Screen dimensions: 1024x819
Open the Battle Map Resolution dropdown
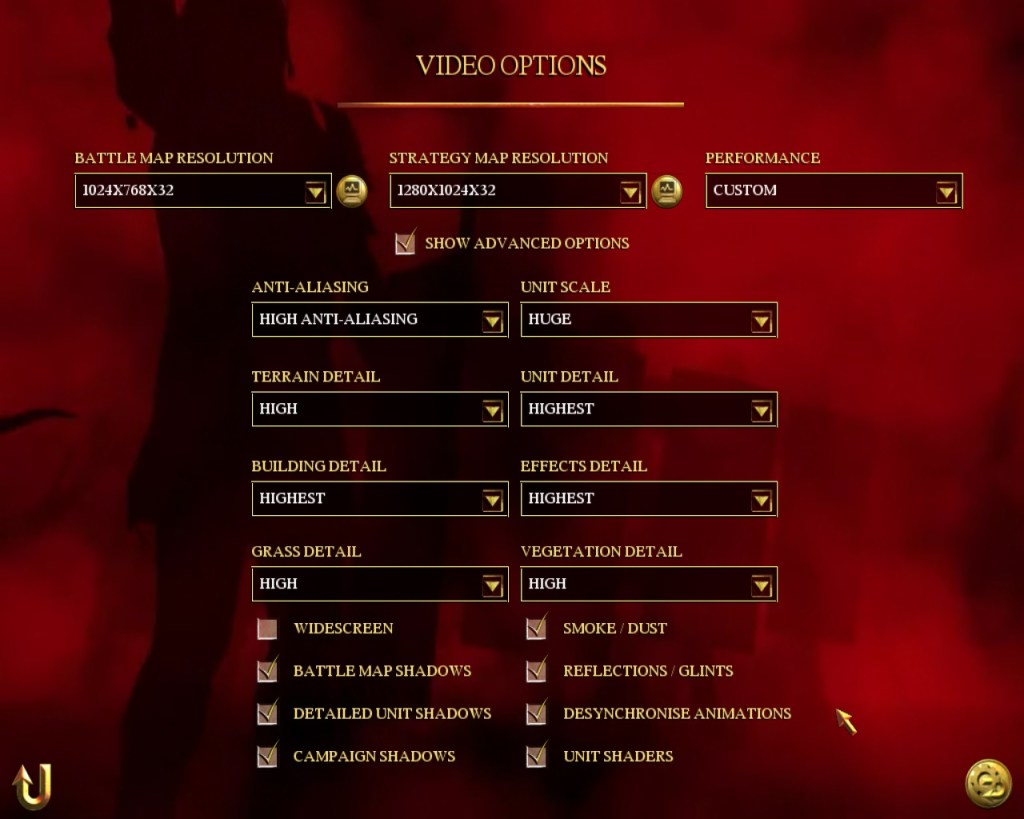tap(316, 191)
